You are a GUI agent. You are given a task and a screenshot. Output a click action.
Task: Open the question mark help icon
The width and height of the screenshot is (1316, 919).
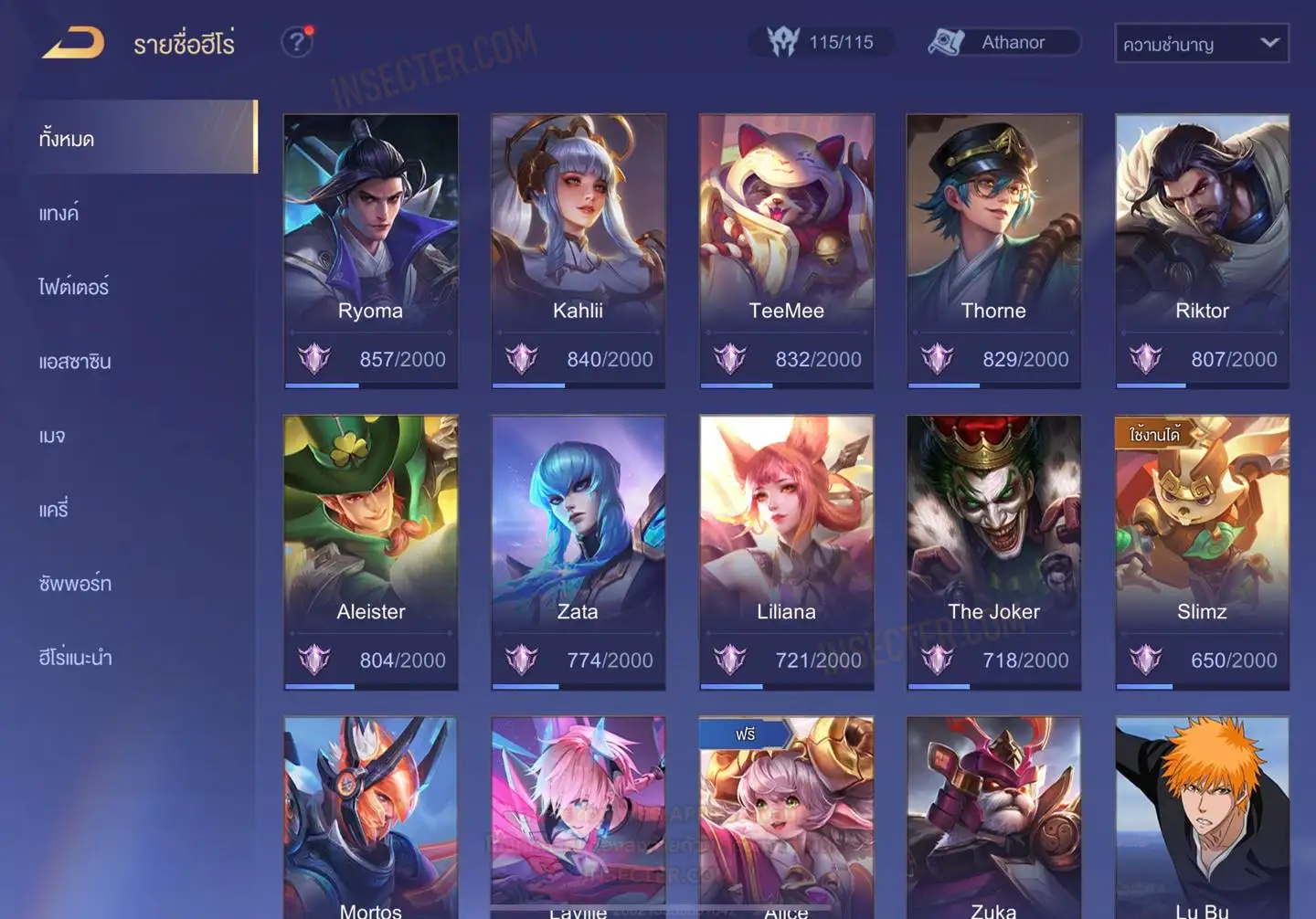coord(296,42)
